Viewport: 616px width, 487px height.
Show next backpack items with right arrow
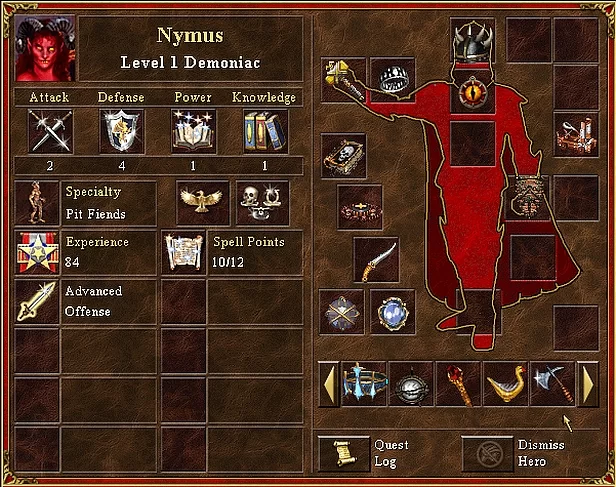click(x=587, y=384)
